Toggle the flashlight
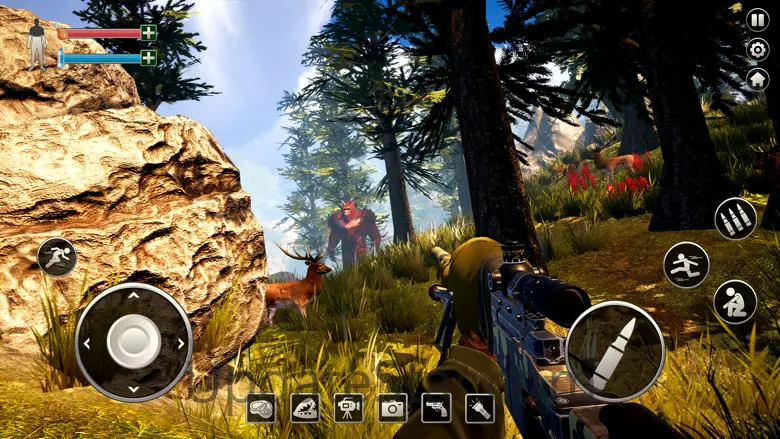The height and width of the screenshot is (439, 780). 480,407
